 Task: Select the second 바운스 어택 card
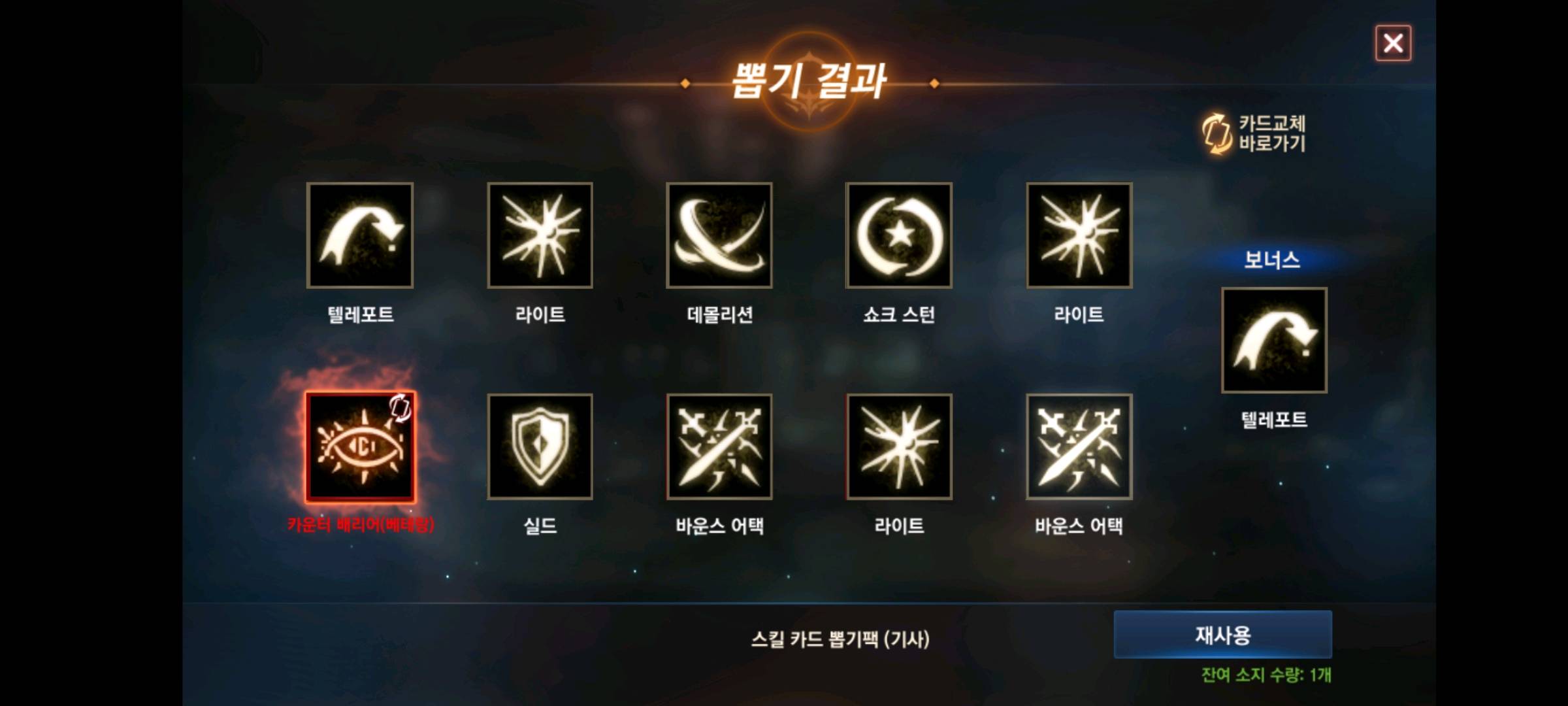coord(1078,446)
